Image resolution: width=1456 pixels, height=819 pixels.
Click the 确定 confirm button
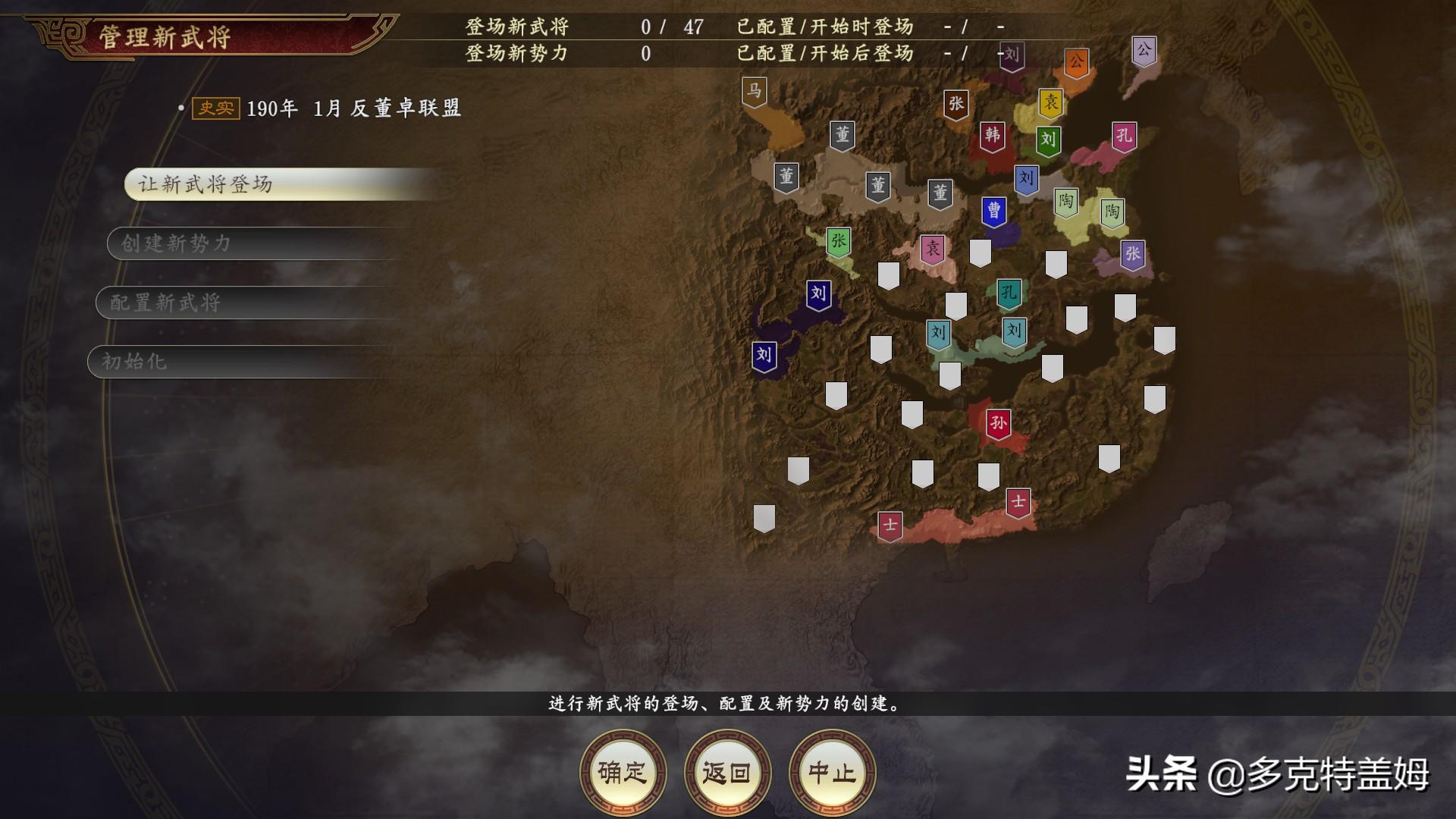coord(626,770)
